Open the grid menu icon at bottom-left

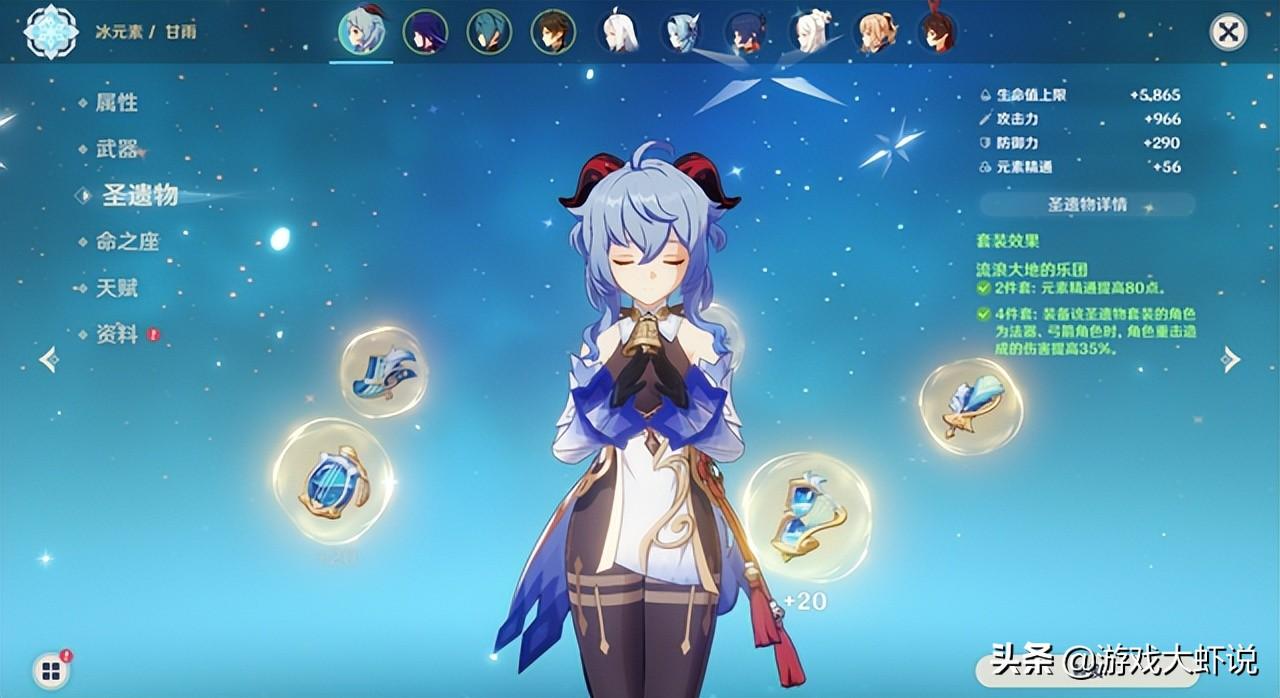coord(51,670)
